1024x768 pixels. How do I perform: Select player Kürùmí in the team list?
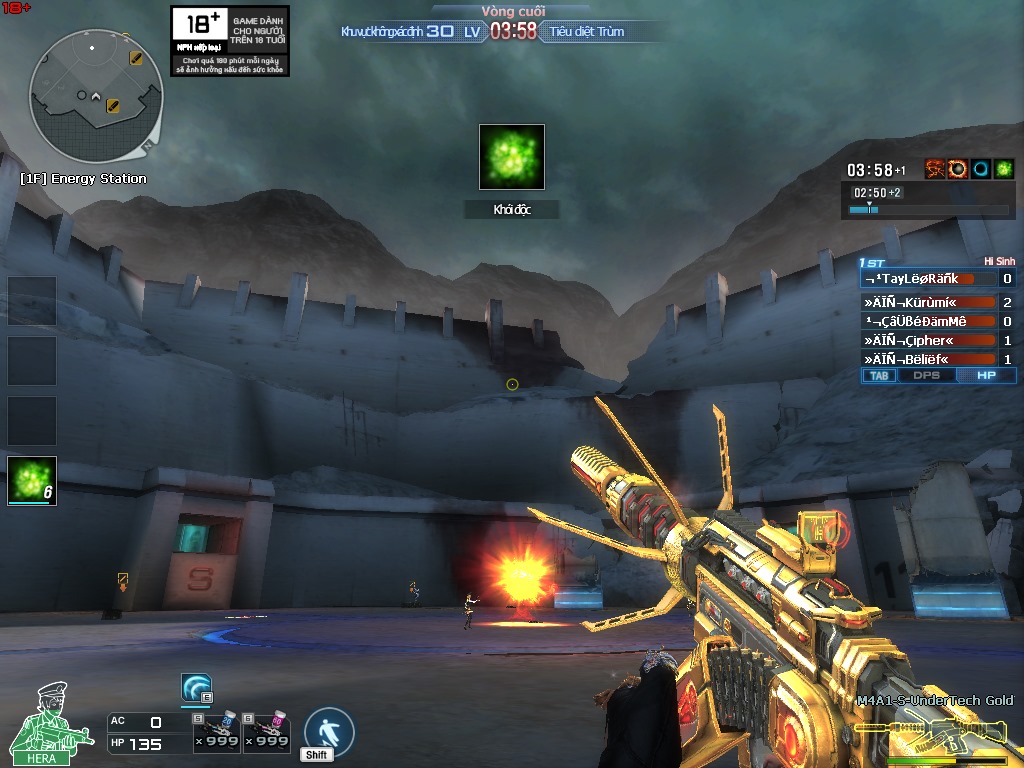[929, 302]
